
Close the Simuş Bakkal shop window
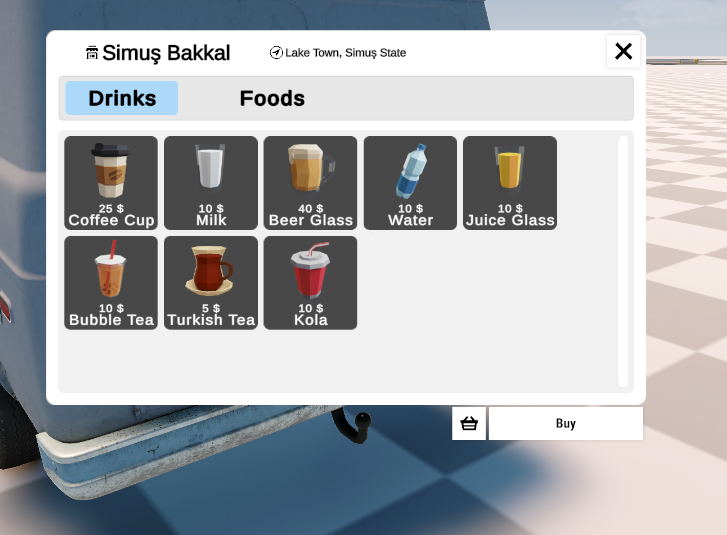[623, 51]
